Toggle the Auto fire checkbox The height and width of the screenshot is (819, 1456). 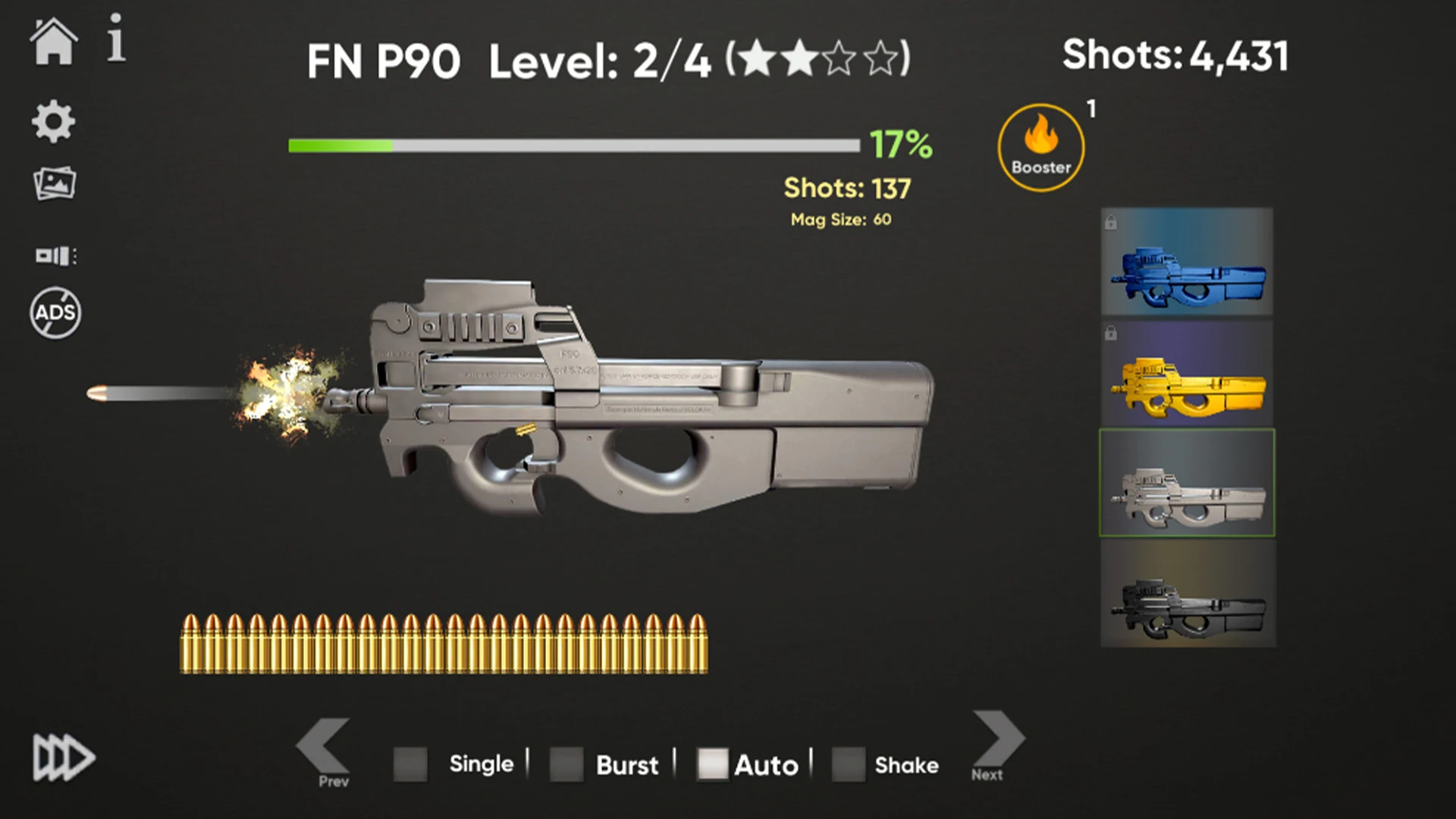click(712, 764)
